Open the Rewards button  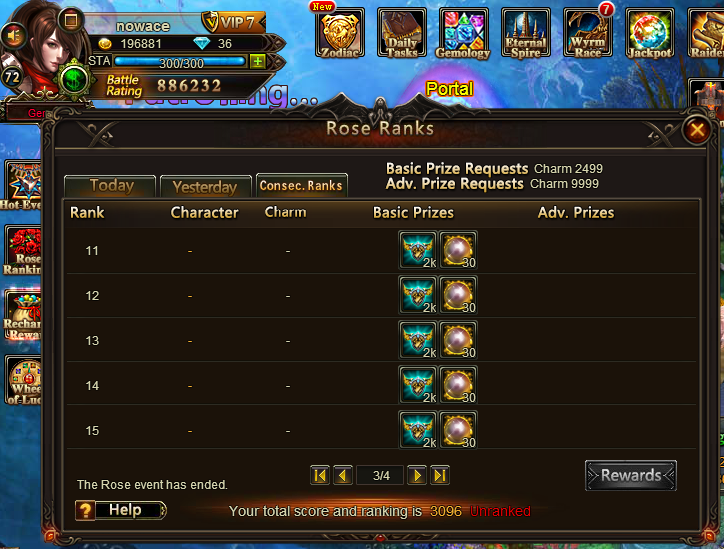coord(630,476)
